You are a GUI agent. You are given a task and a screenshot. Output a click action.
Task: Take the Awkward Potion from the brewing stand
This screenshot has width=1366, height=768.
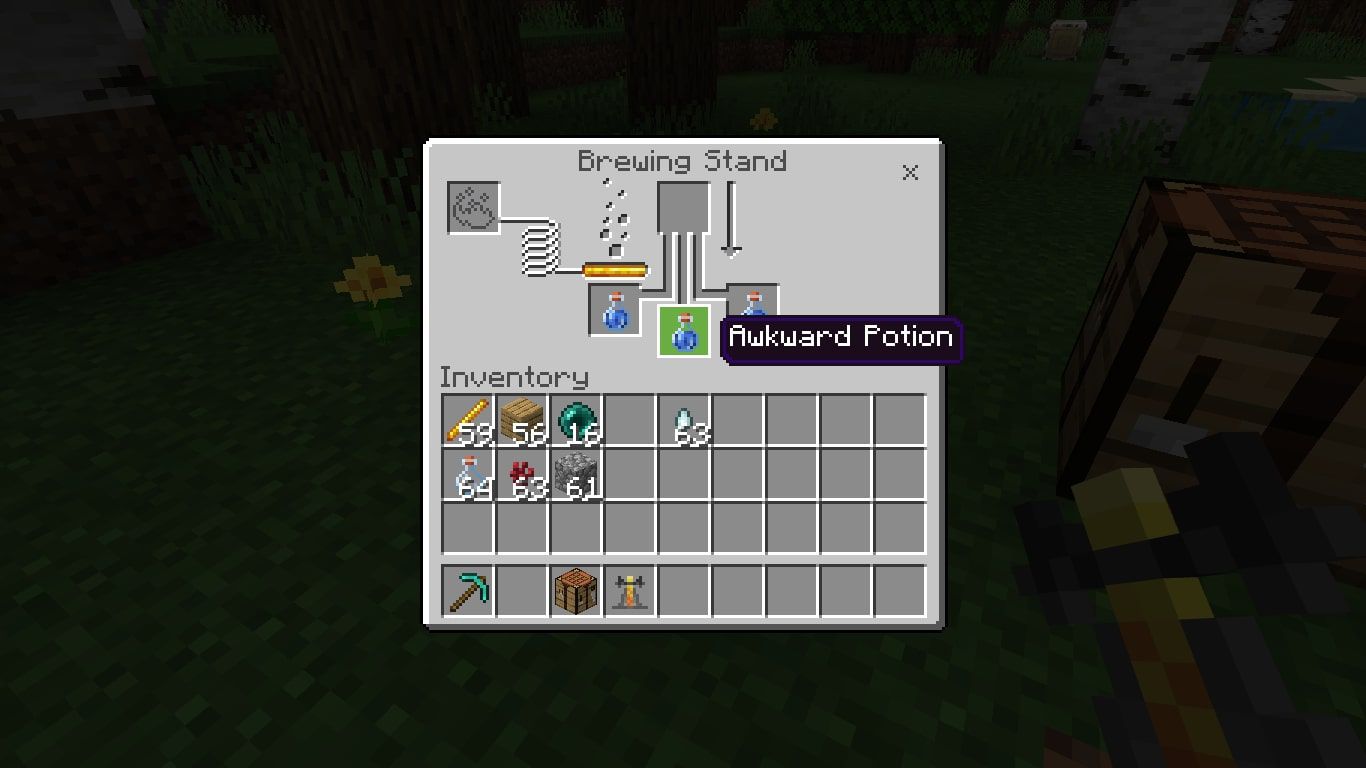[684, 332]
